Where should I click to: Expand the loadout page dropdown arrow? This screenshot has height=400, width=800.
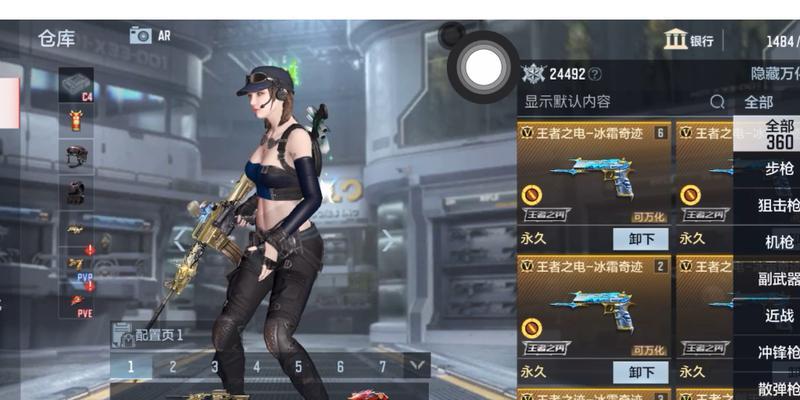tap(416, 366)
